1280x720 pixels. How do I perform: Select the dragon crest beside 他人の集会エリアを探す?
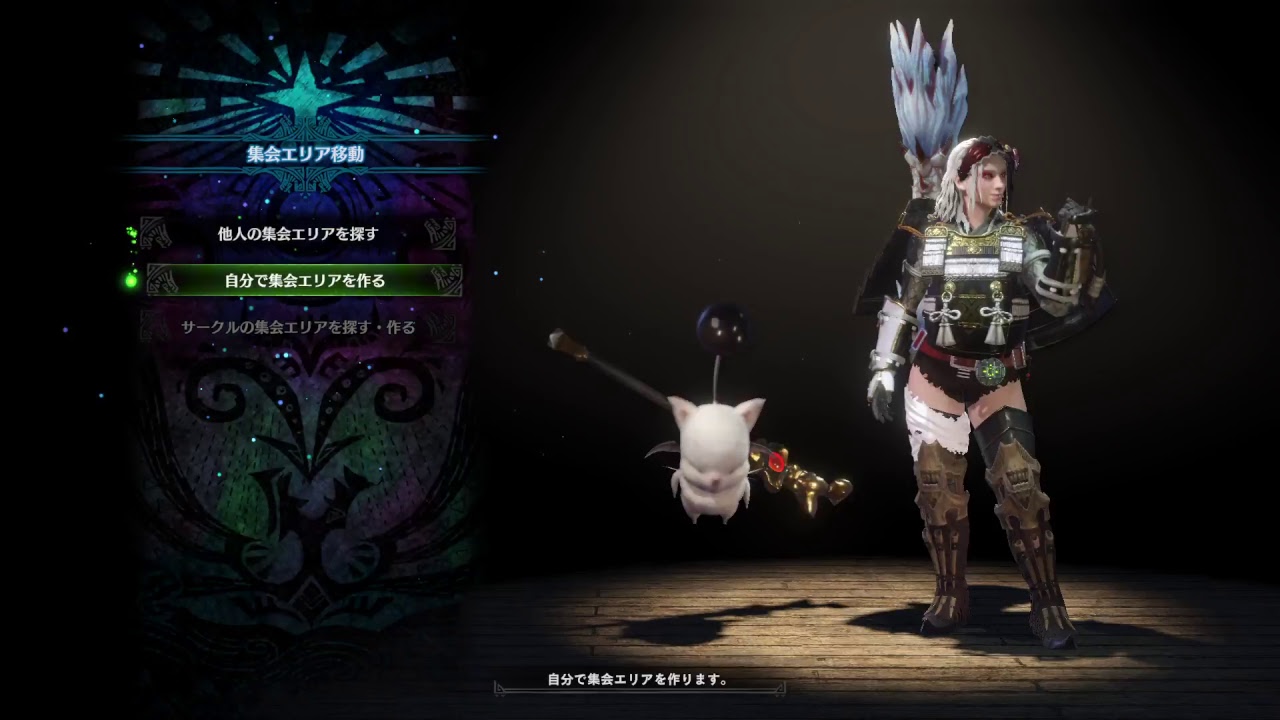coord(155,233)
